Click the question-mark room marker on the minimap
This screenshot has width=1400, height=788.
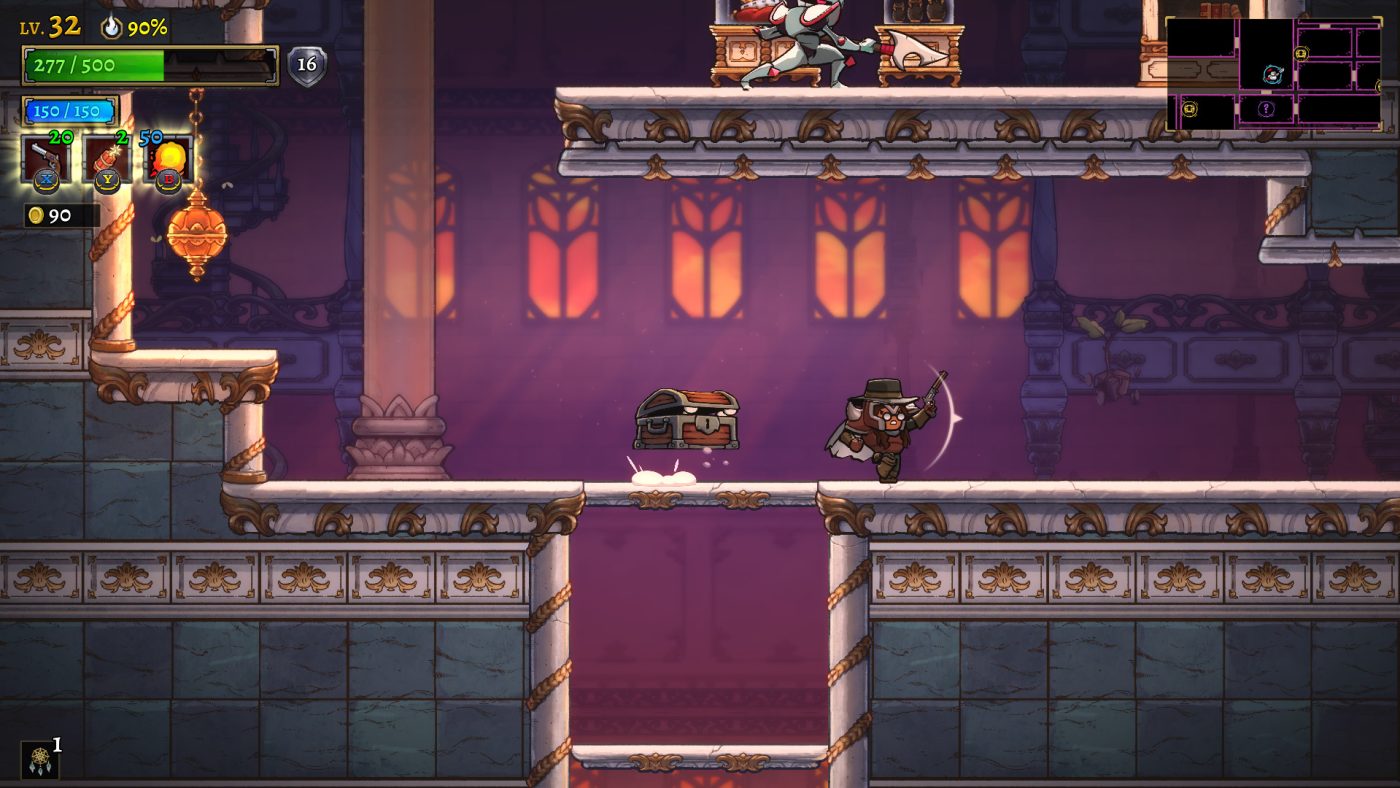coord(1266,108)
